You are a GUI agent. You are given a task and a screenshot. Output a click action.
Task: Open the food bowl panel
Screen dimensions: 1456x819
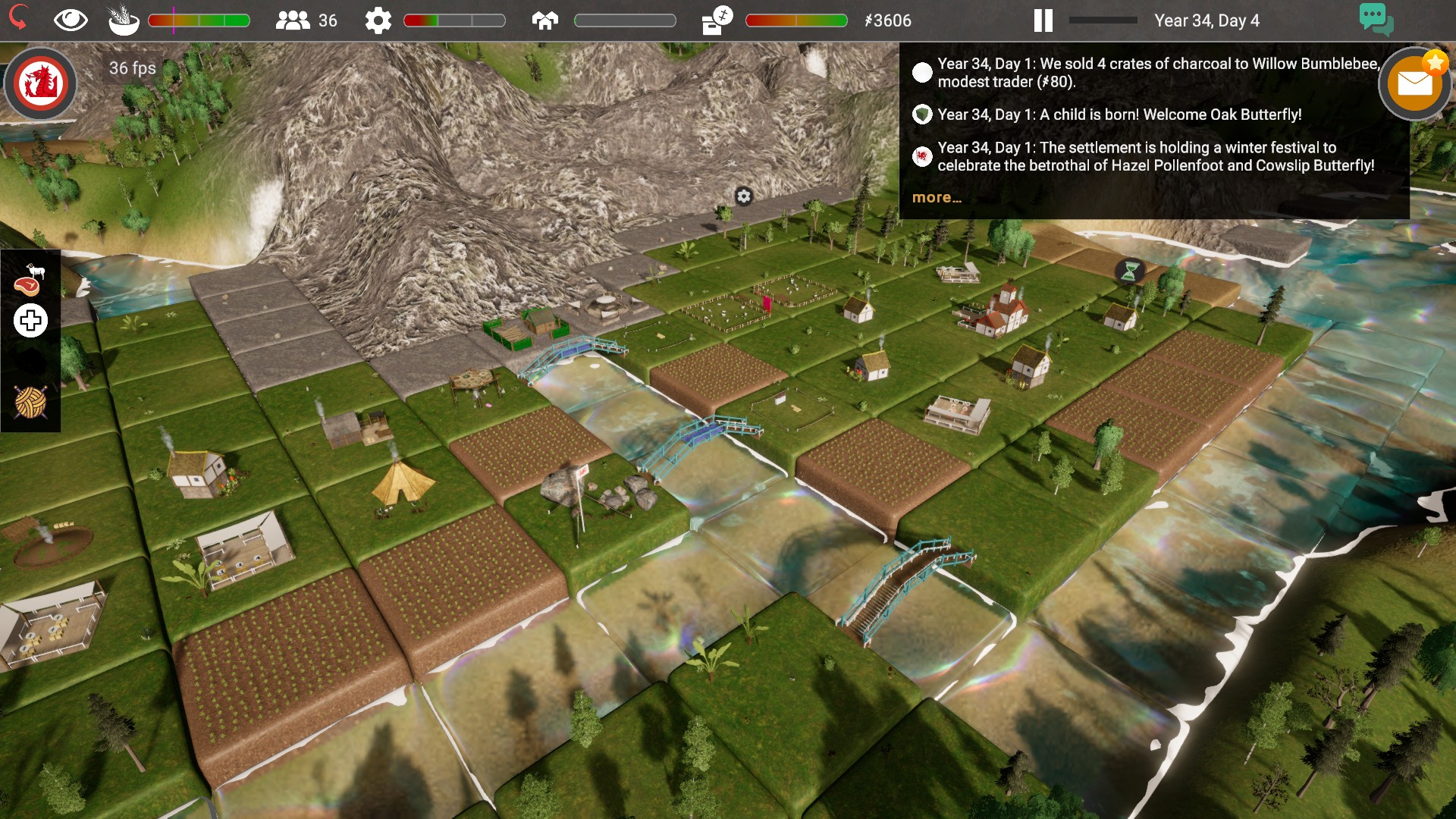[124, 20]
